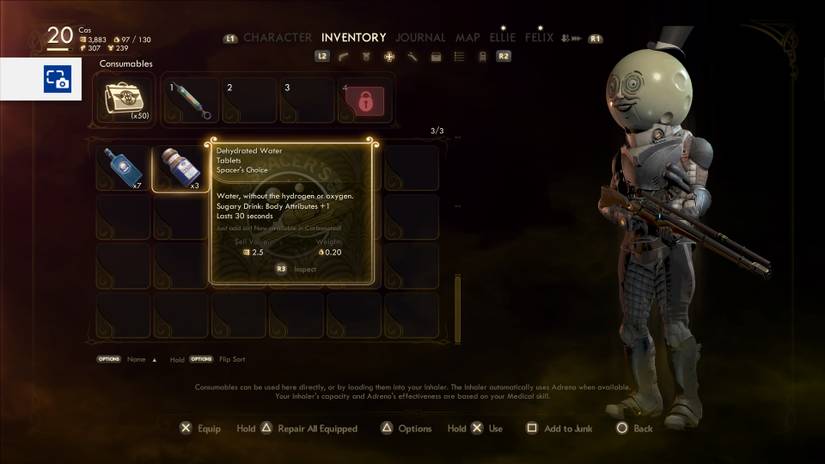This screenshot has height=464, width=825.
Task: Show the armor inventory category
Action: 366,57
